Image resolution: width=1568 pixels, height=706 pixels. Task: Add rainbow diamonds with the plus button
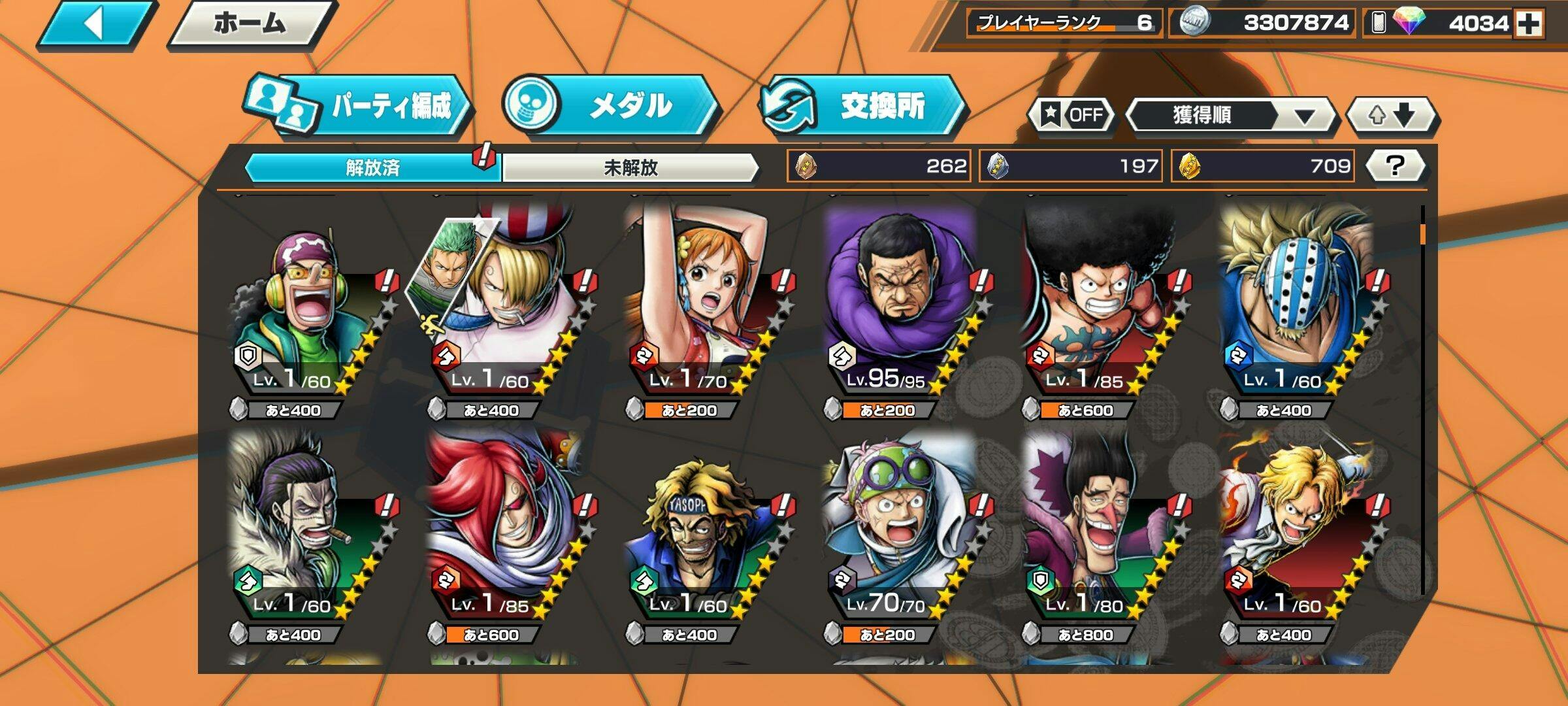[x=1529, y=24]
